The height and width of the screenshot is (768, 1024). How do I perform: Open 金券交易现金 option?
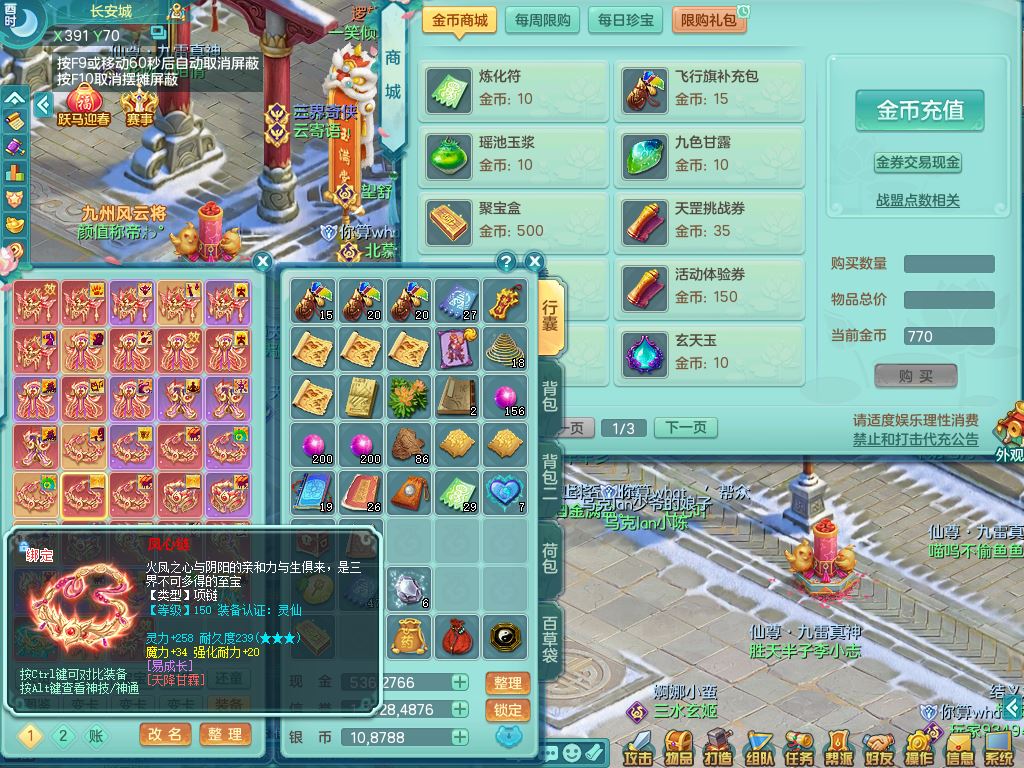tap(917, 162)
